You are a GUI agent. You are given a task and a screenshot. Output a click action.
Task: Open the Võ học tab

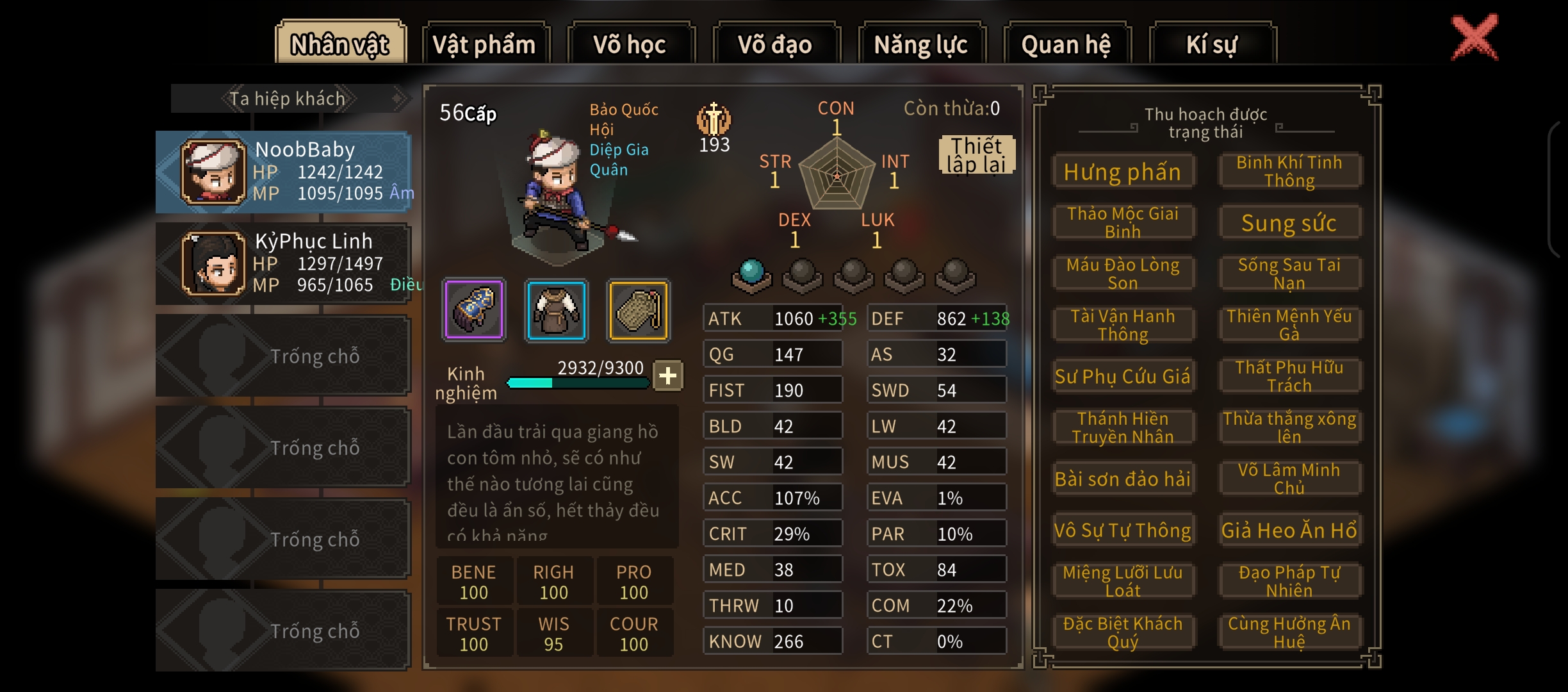[630, 44]
